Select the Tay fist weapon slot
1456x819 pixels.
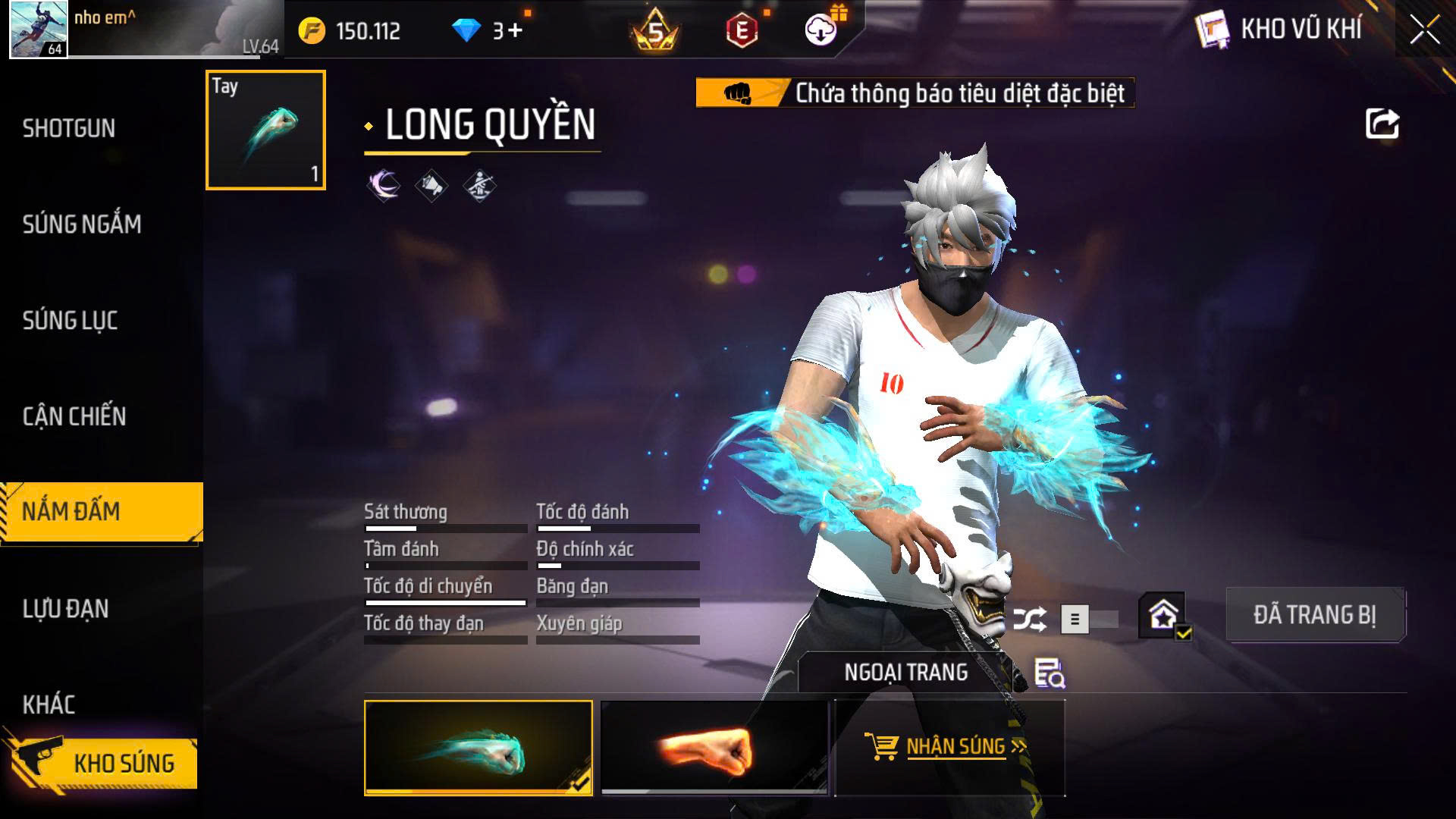coord(265,130)
